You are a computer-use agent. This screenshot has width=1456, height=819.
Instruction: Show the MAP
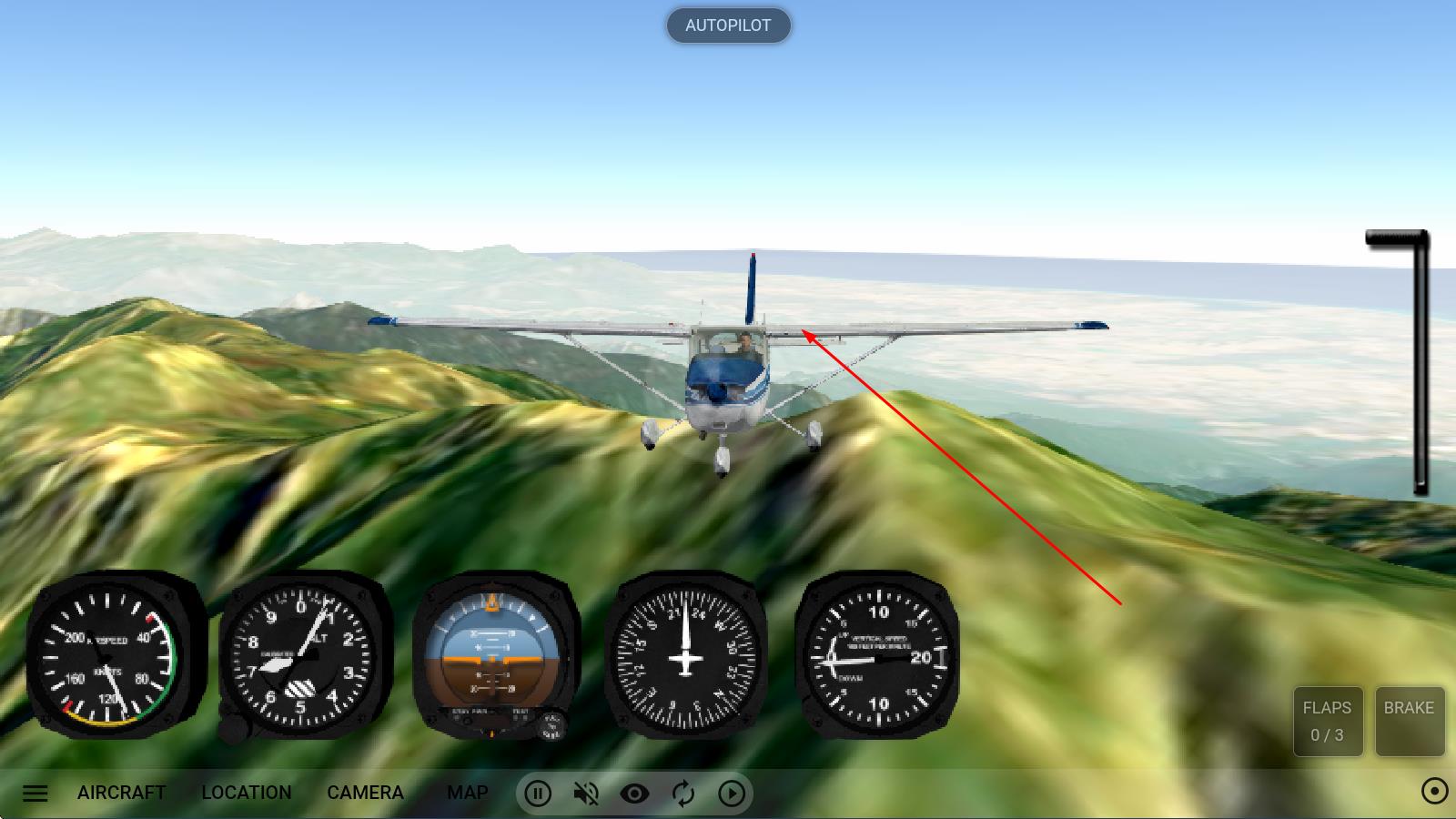[468, 793]
